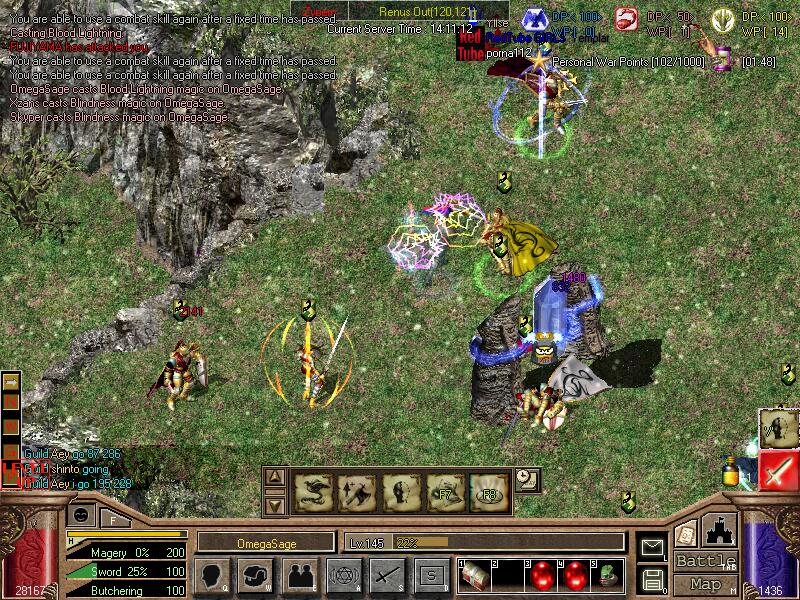Switch to the F tab
The height and width of the screenshot is (600, 800).
[x=114, y=518]
